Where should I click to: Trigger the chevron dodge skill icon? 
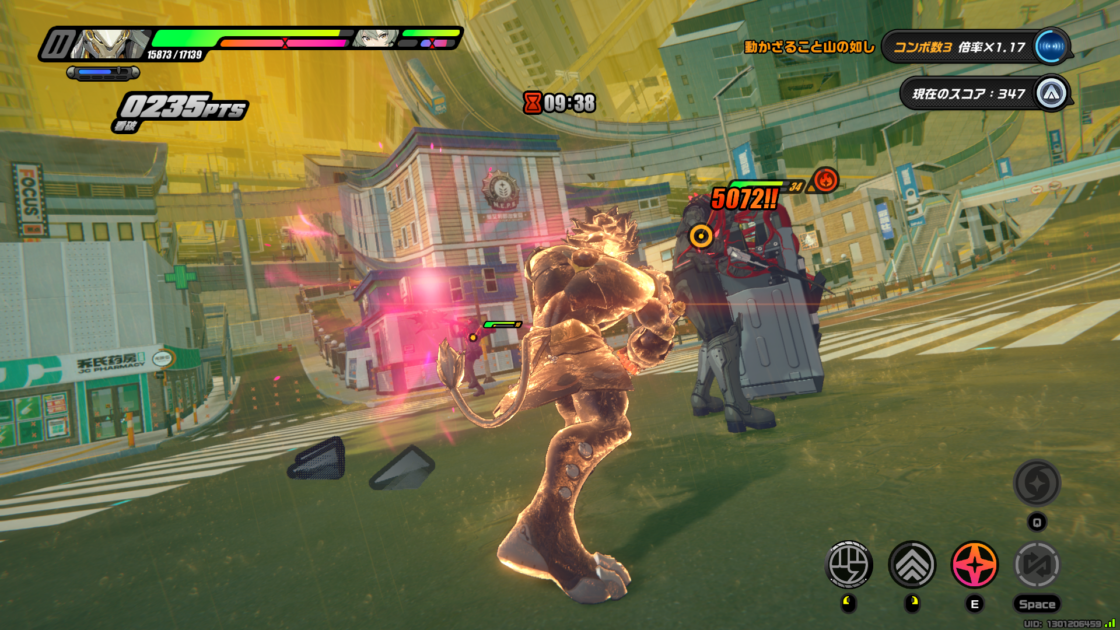[x=912, y=565]
